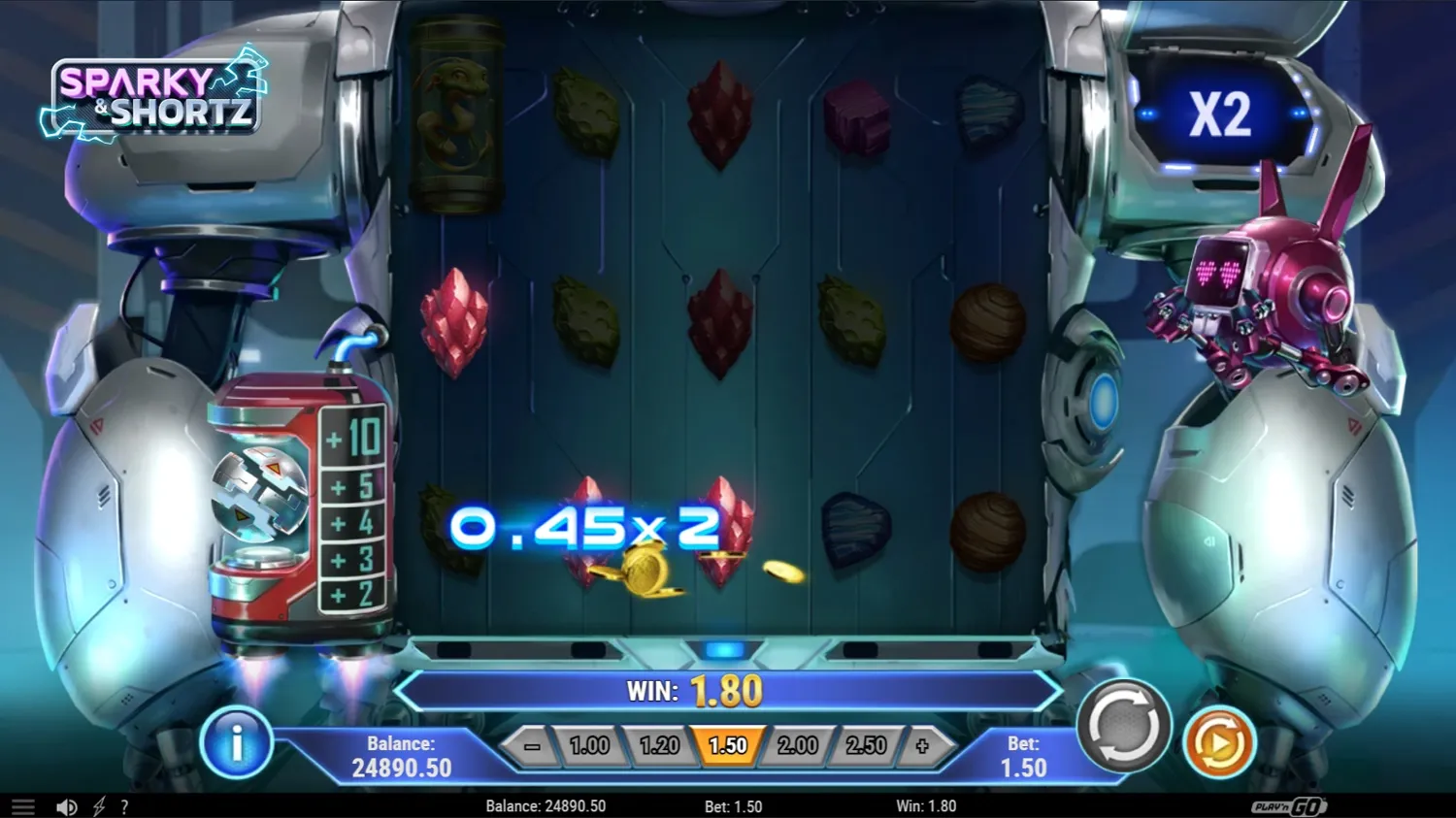1456x818 pixels.
Task: Increase bet with the plus button
Action: point(922,745)
